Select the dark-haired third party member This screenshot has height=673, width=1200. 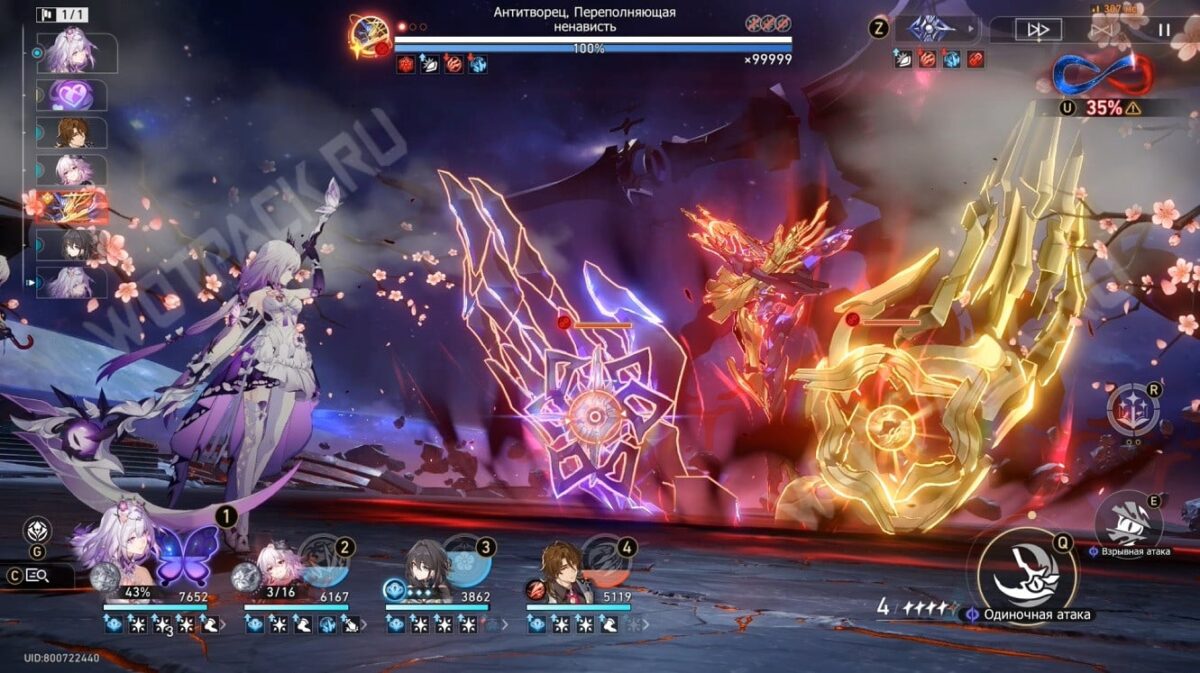click(427, 567)
